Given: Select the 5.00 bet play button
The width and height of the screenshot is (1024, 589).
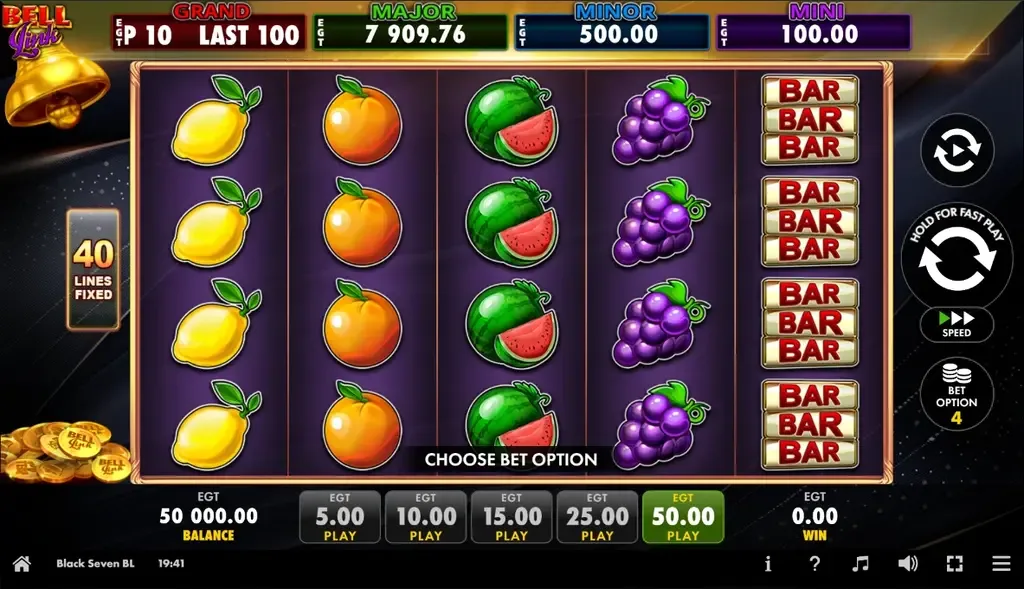Looking at the screenshot, I should (x=340, y=517).
